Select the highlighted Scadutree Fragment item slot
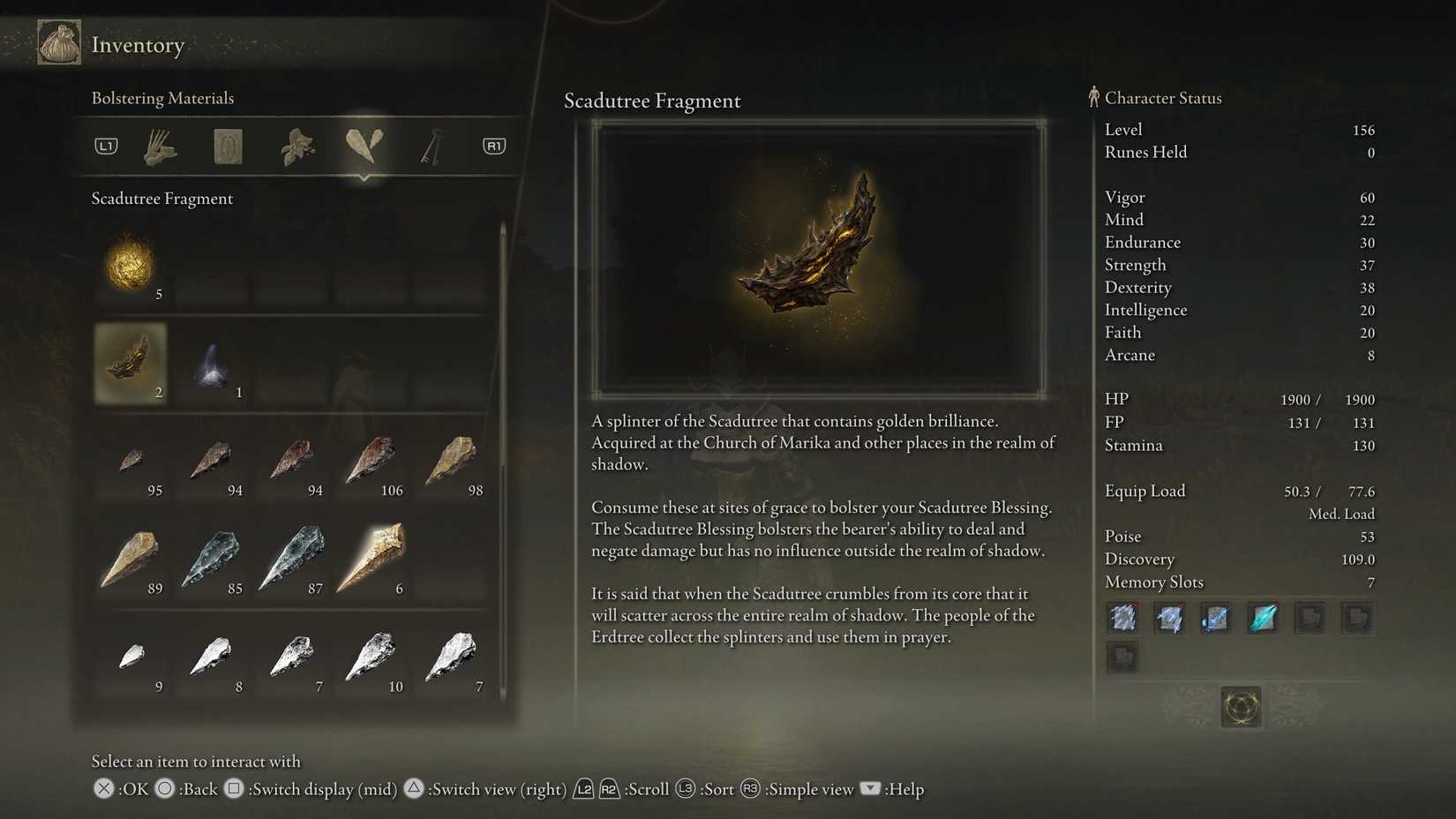Viewport: 1456px width, 819px height. click(131, 364)
